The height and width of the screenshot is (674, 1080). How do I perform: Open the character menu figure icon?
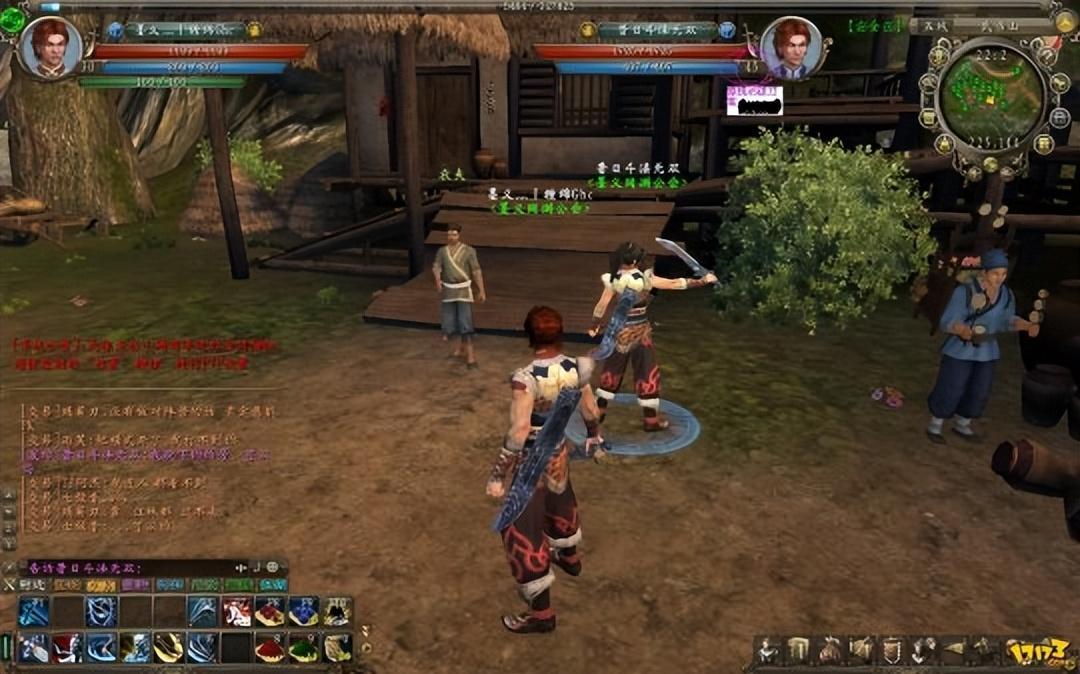(x=768, y=650)
